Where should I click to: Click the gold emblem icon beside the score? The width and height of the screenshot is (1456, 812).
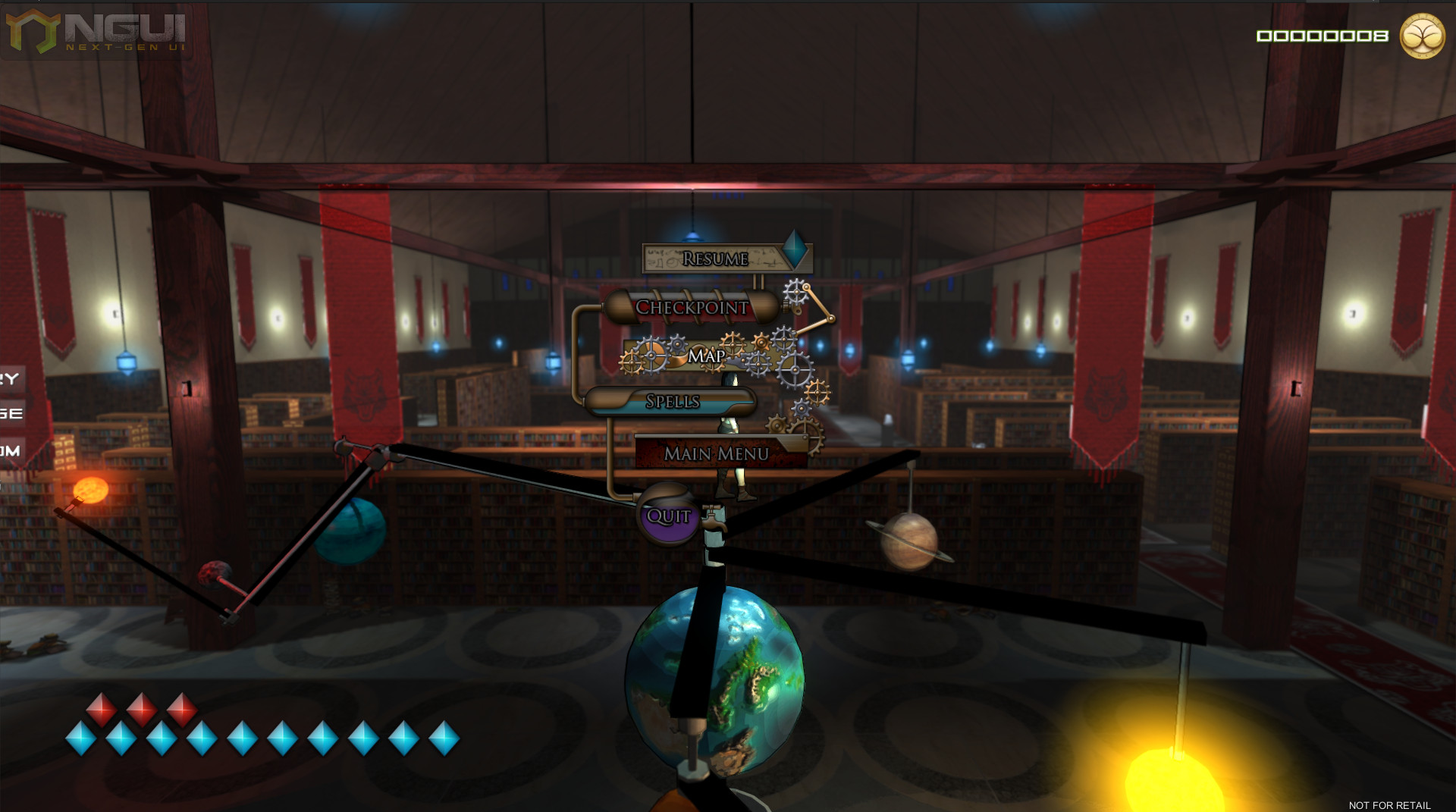tap(1421, 36)
